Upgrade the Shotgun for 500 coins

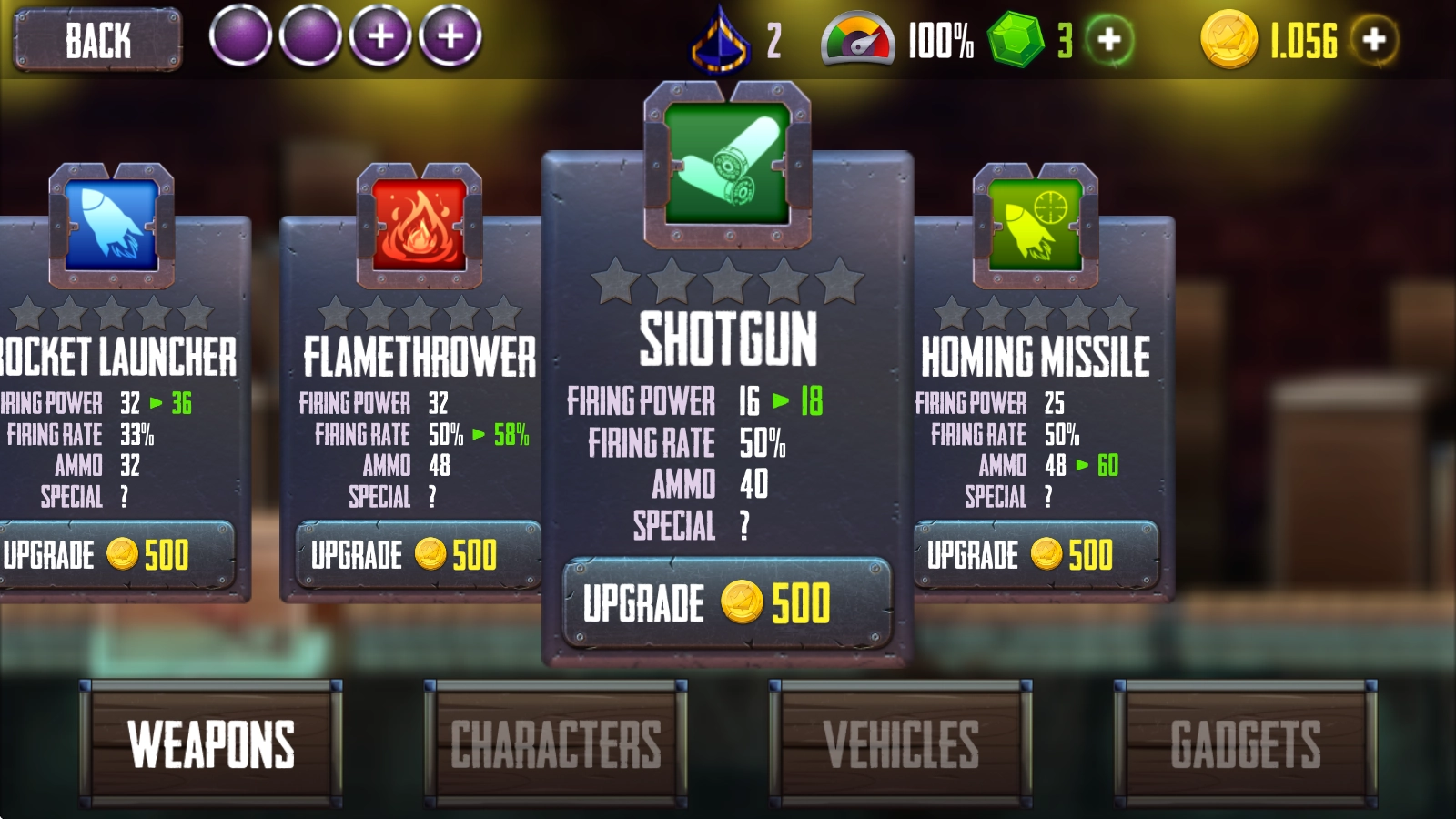(726, 602)
